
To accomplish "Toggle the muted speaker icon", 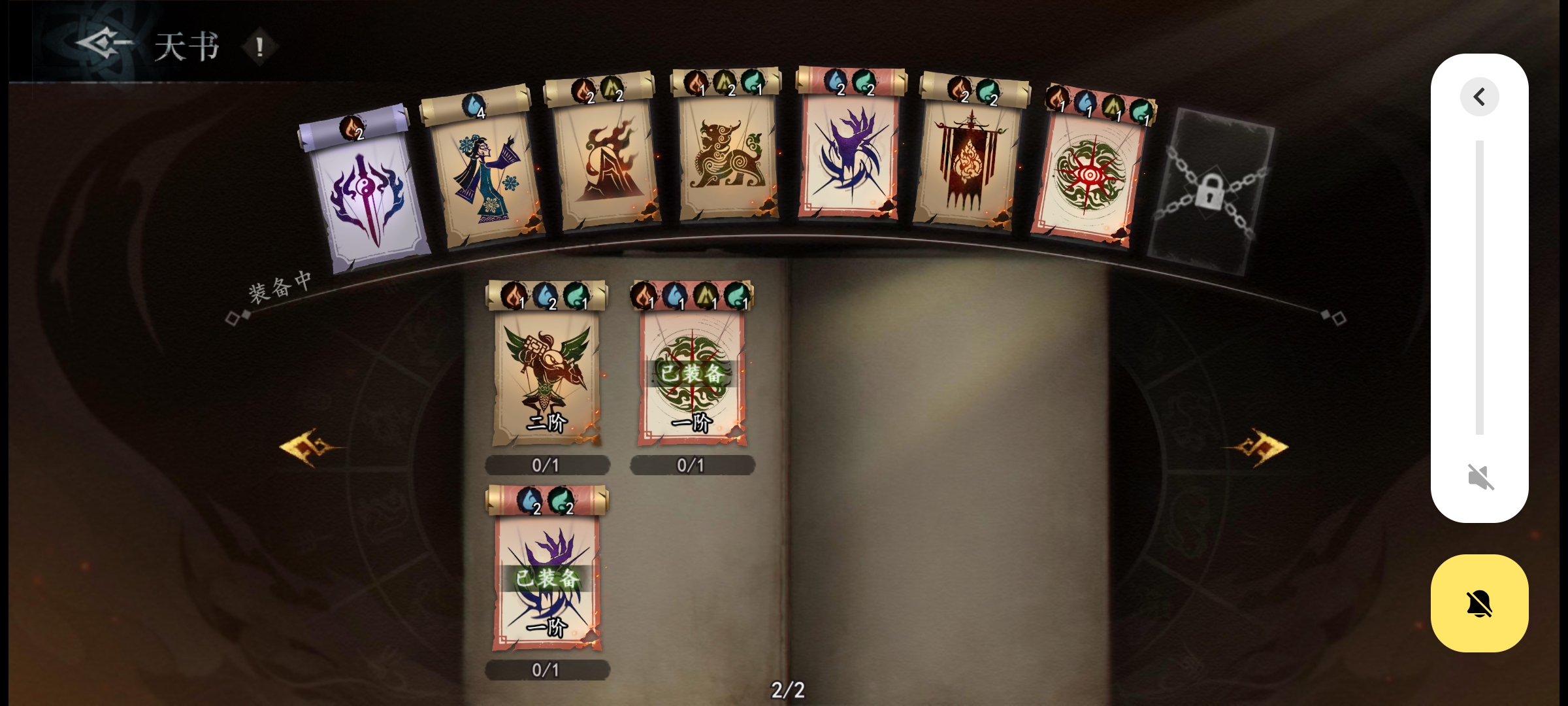I will tap(1480, 477).
